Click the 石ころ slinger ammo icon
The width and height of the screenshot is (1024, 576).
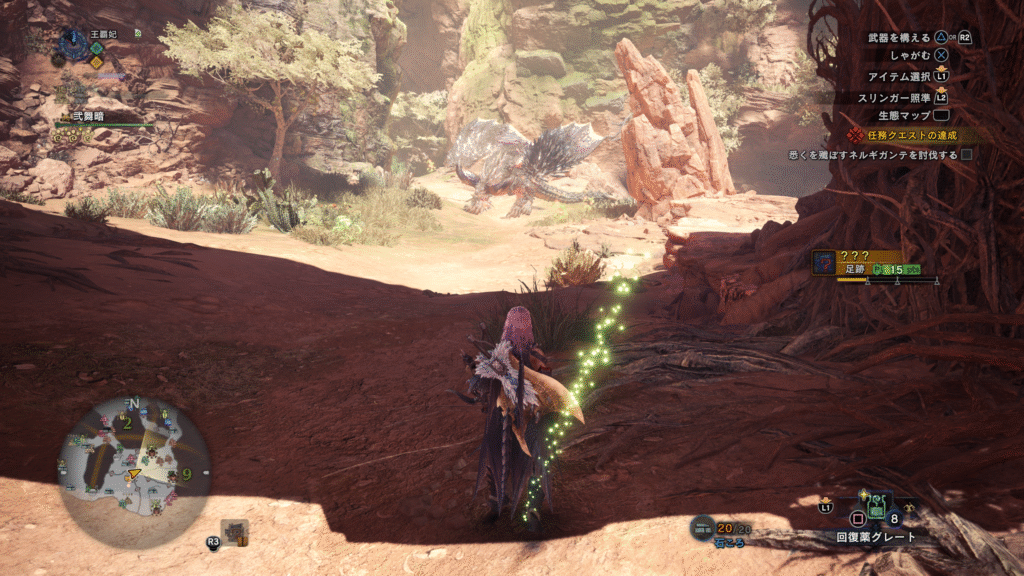tap(703, 527)
